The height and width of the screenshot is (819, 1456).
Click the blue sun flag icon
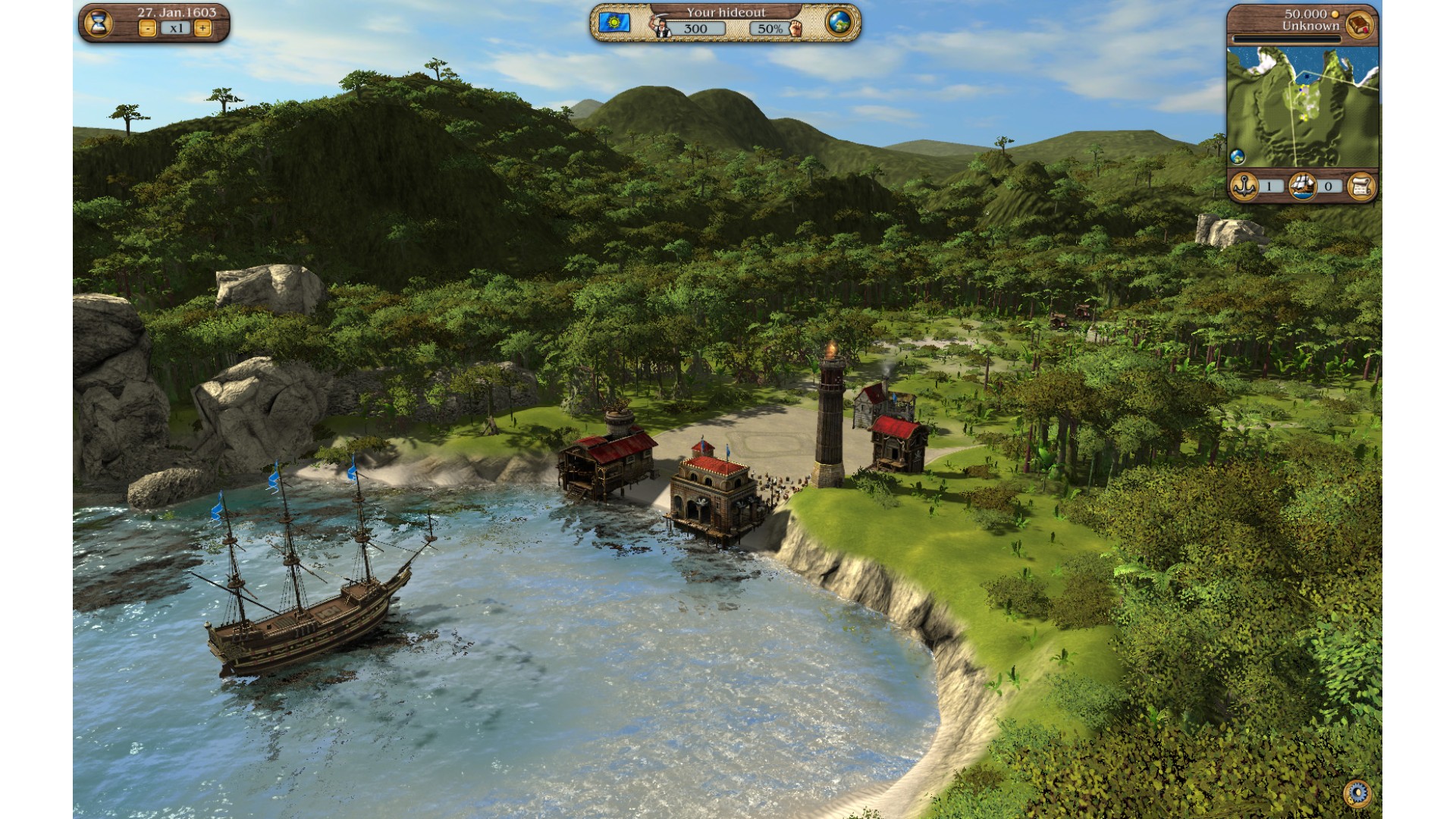[613, 23]
